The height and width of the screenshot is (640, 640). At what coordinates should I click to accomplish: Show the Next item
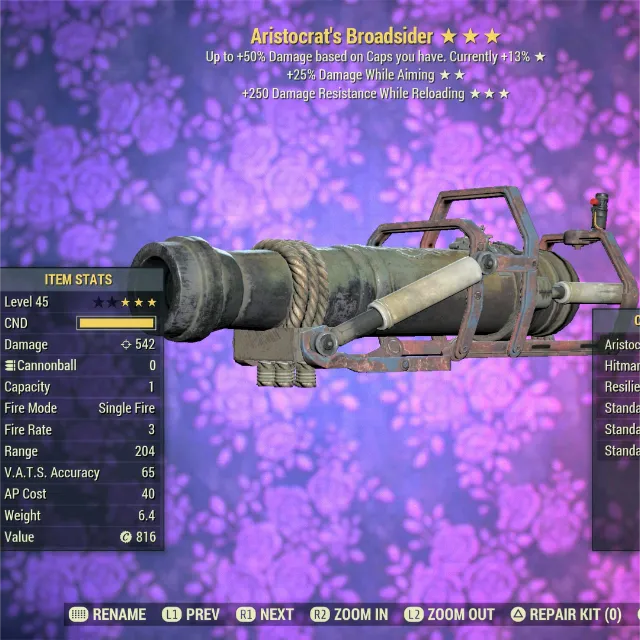265,614
